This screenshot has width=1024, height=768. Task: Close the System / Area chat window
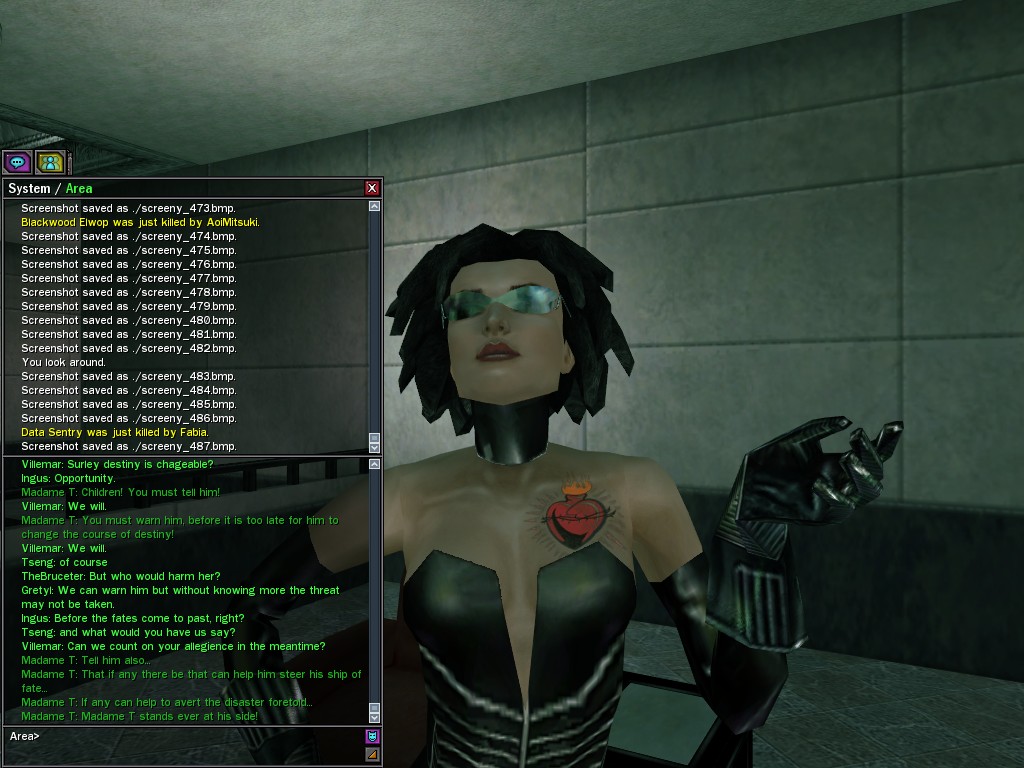click(372, 188)
